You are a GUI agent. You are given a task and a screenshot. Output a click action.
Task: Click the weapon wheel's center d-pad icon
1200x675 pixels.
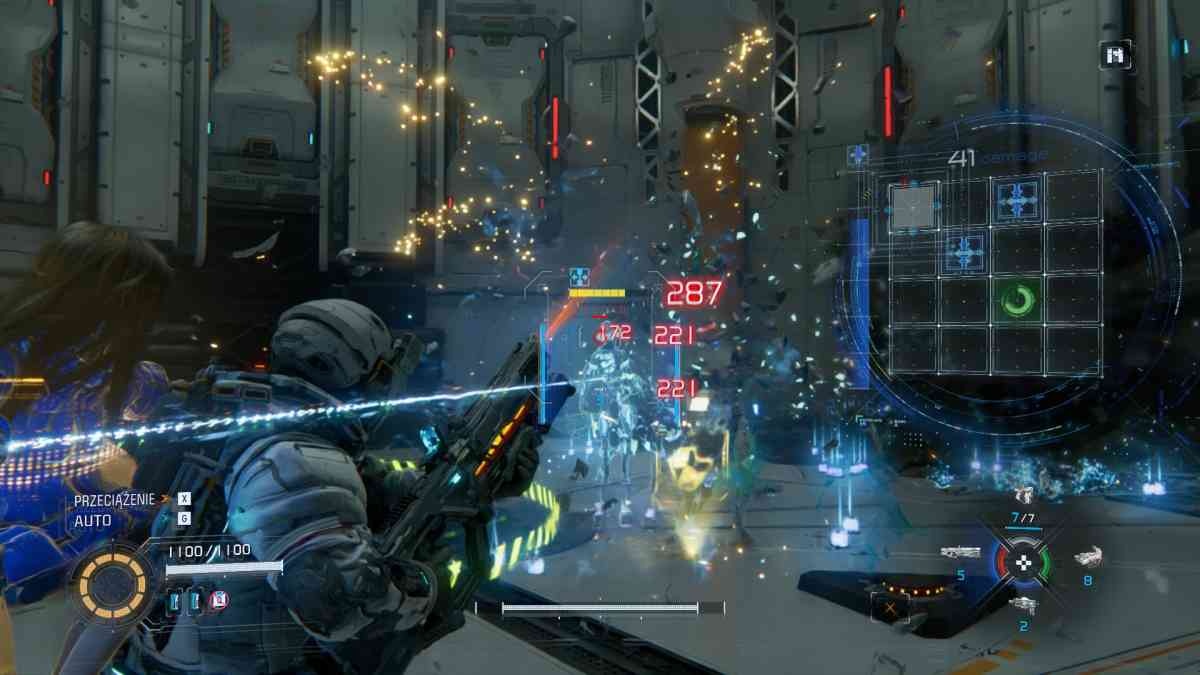(1022, 563)
